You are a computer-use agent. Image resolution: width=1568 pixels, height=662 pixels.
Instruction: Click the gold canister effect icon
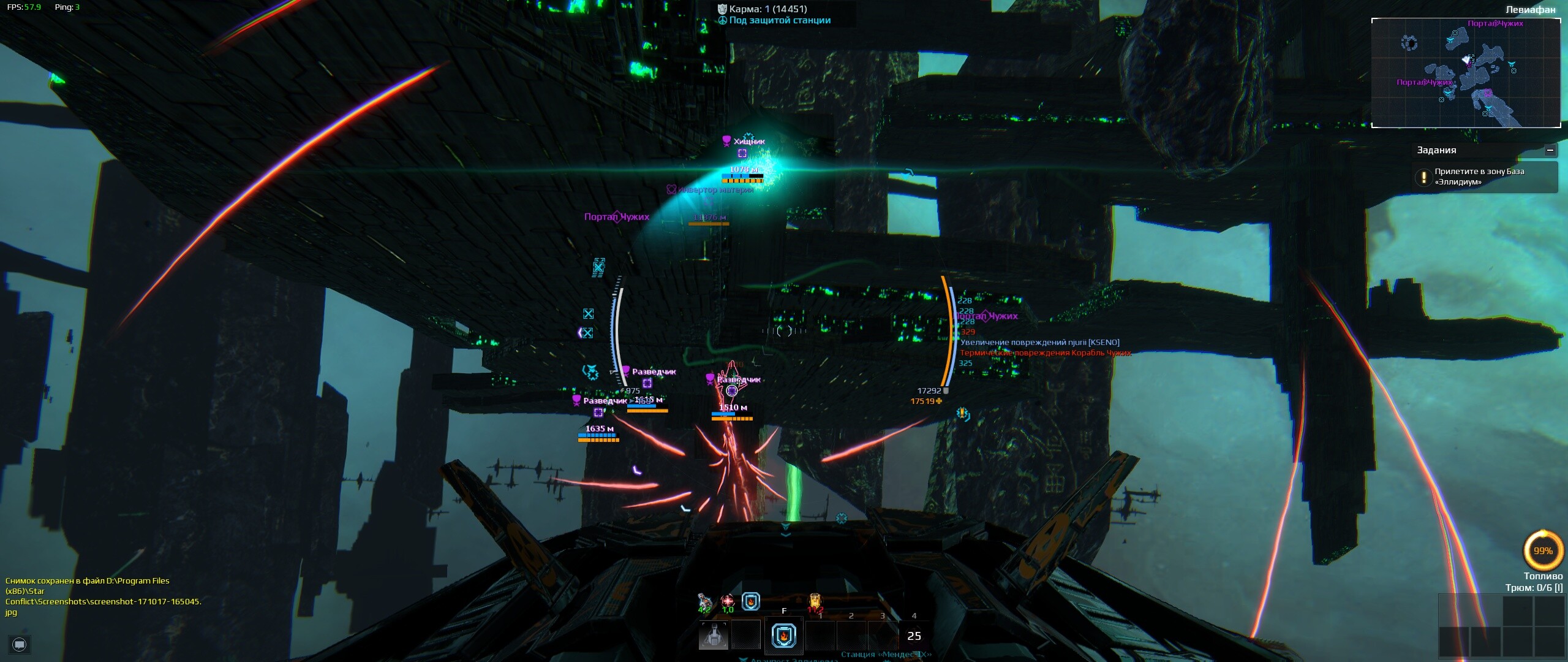pyautogui.click(x=815, y=600)
